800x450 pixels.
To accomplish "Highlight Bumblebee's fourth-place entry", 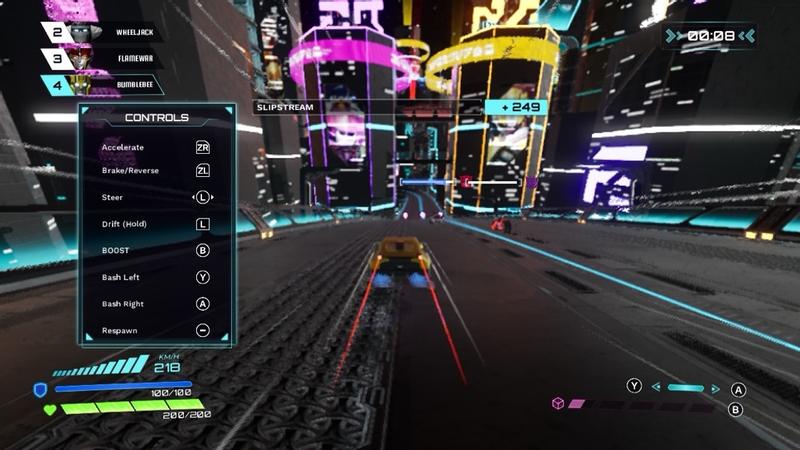I will click(132, 86).
